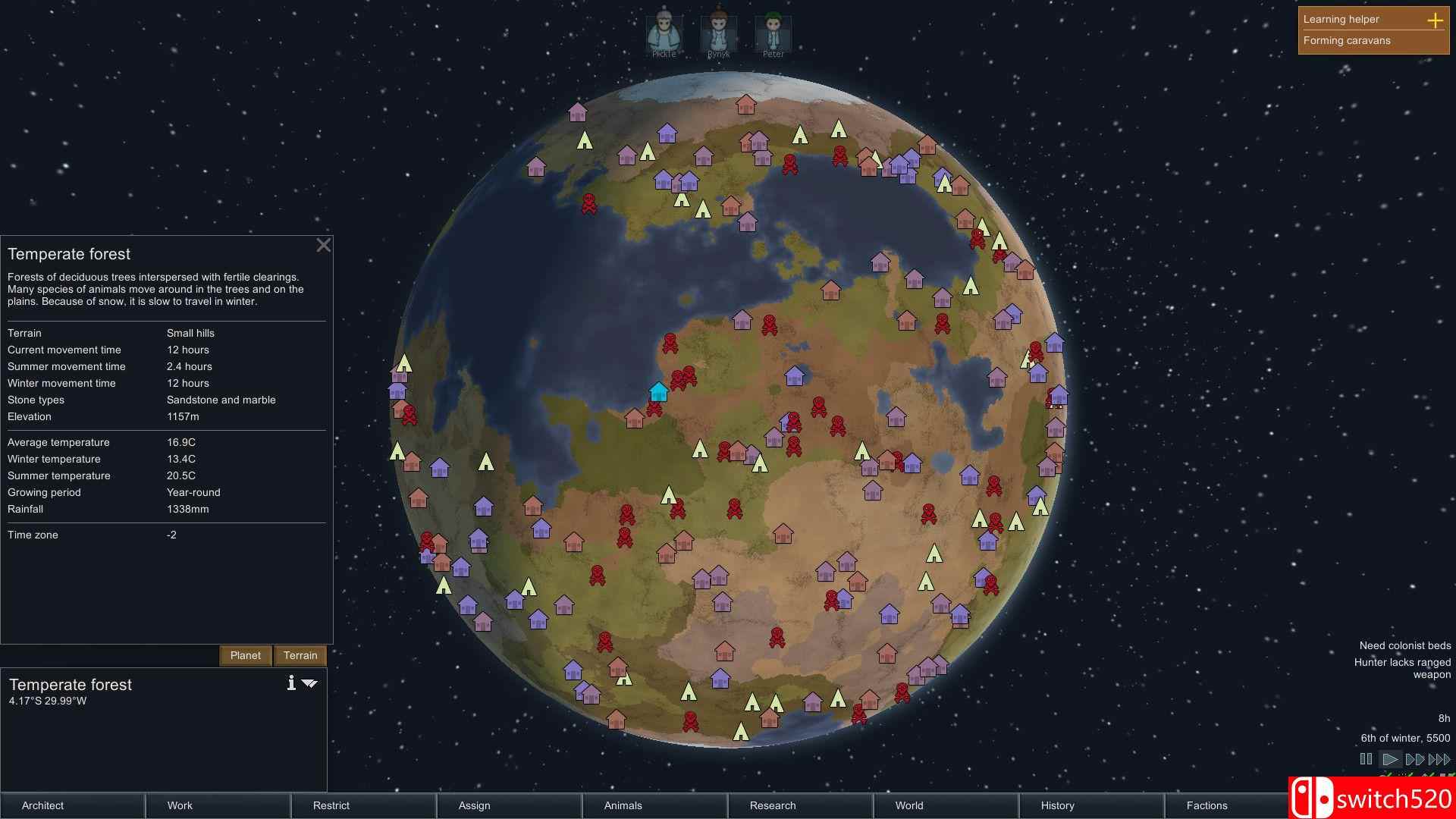Image resolution: width=1456 pixels, height=819 pixels.
Task: Open the tile info dropdown arrow
Action: pos(309,683)
